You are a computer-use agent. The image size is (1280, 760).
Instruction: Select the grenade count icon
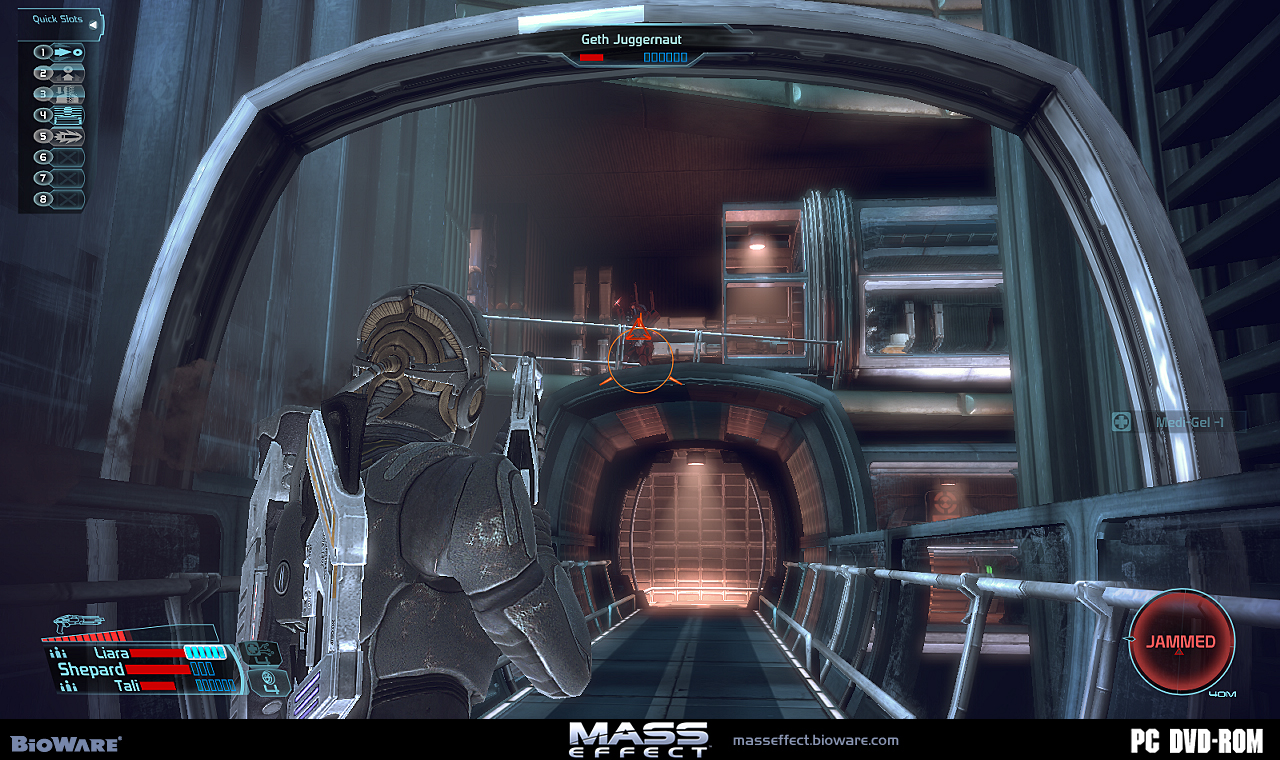(270, 682)
